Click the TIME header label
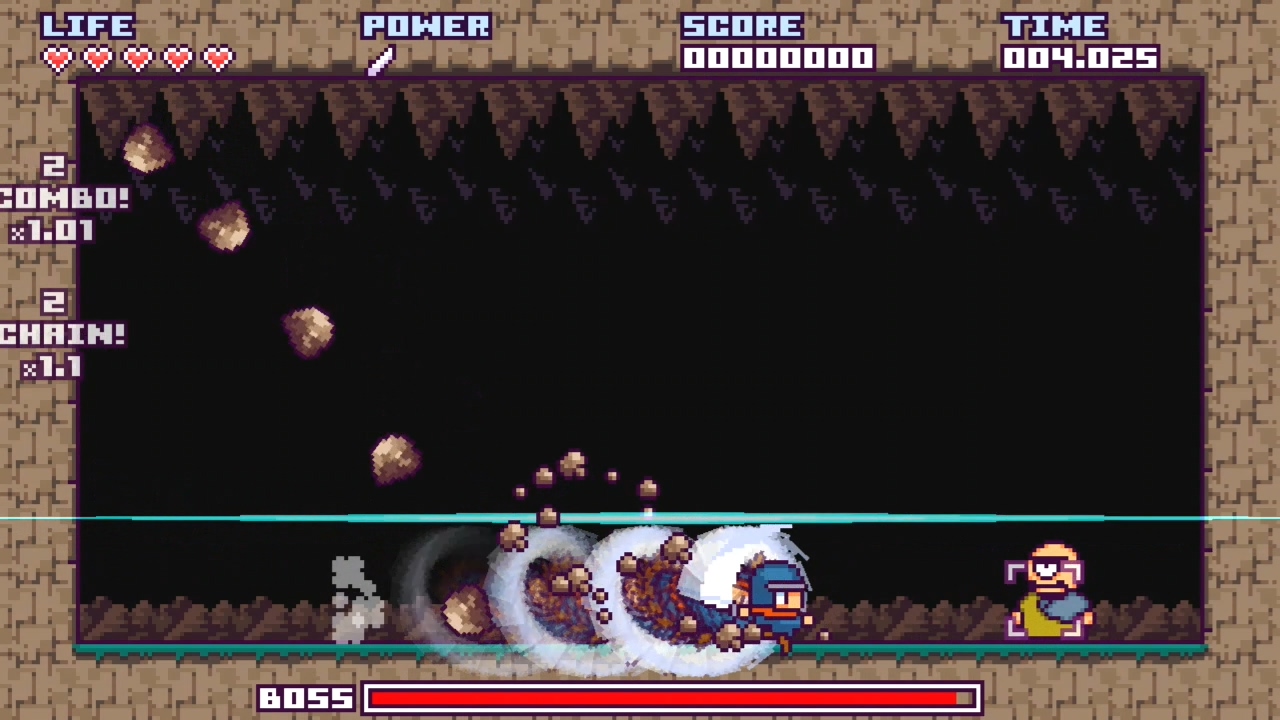 pos(1054,26)
